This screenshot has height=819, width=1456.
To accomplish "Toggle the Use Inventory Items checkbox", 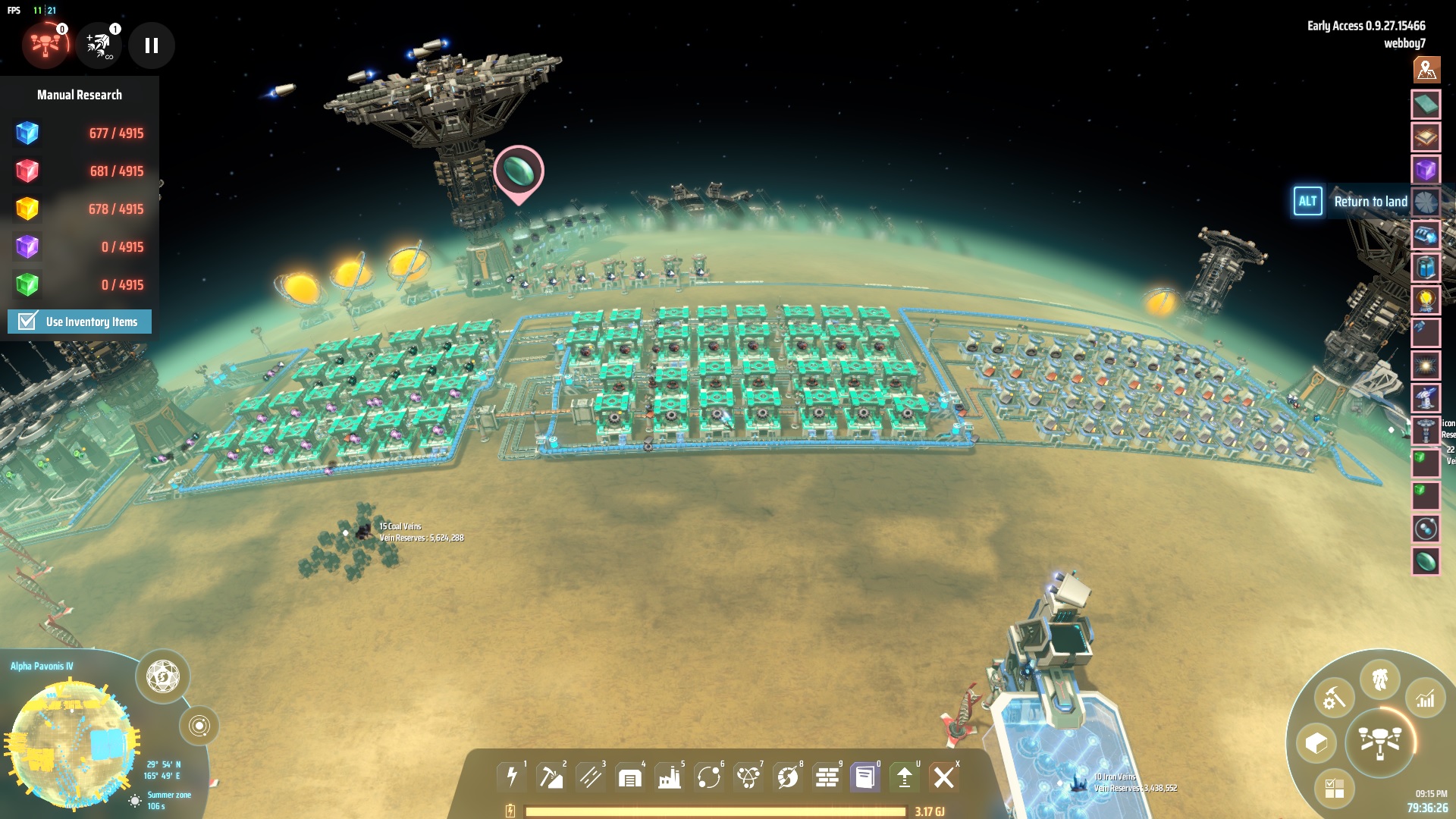I will (x=27, y=322).
